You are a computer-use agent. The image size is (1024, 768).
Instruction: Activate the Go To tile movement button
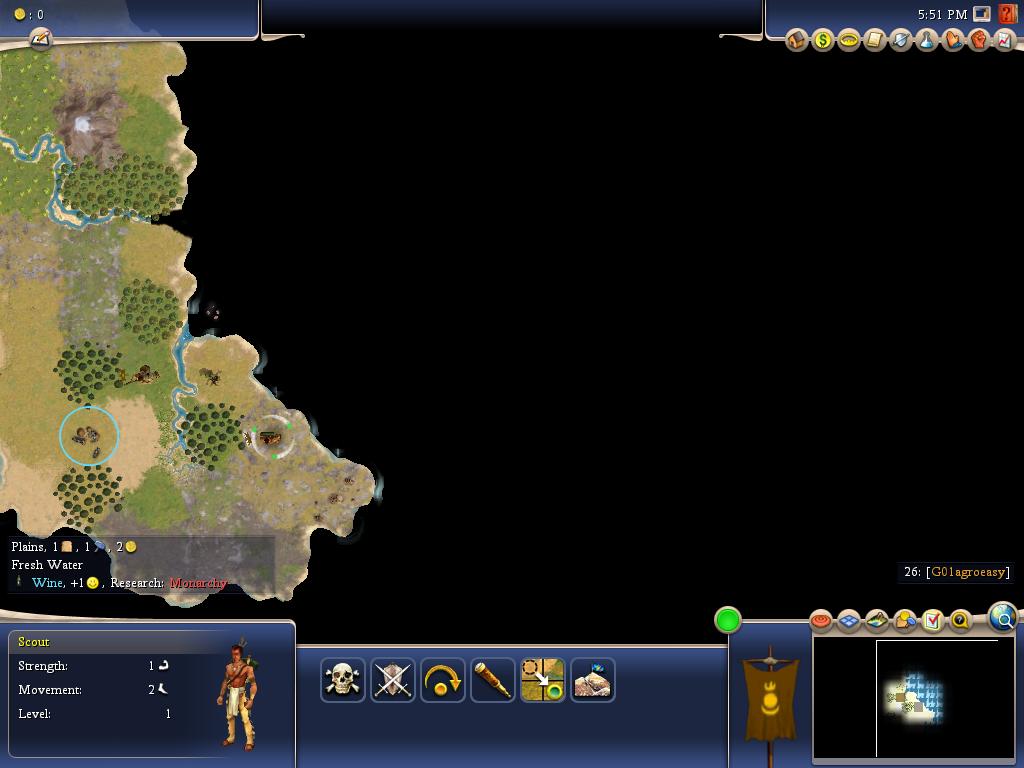pyautogui.click(x=543, y=680)
